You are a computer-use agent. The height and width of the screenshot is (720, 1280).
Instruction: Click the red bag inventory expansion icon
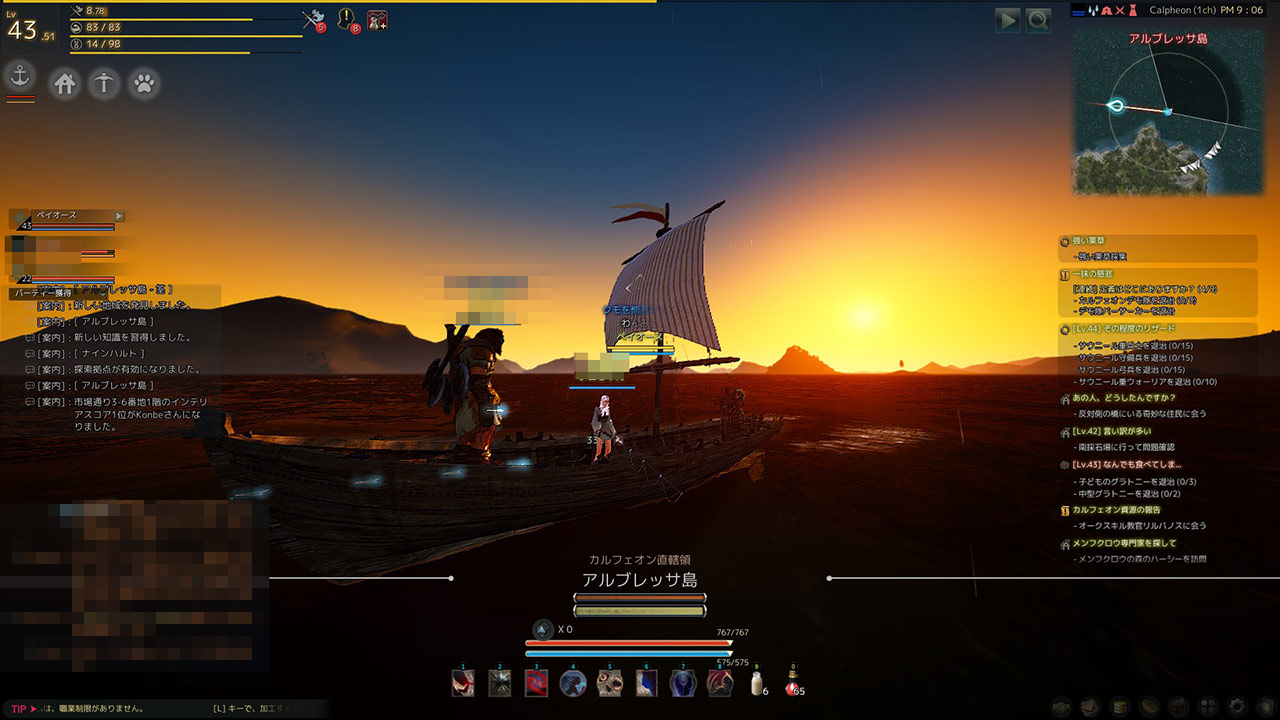(x=377, y=19)
